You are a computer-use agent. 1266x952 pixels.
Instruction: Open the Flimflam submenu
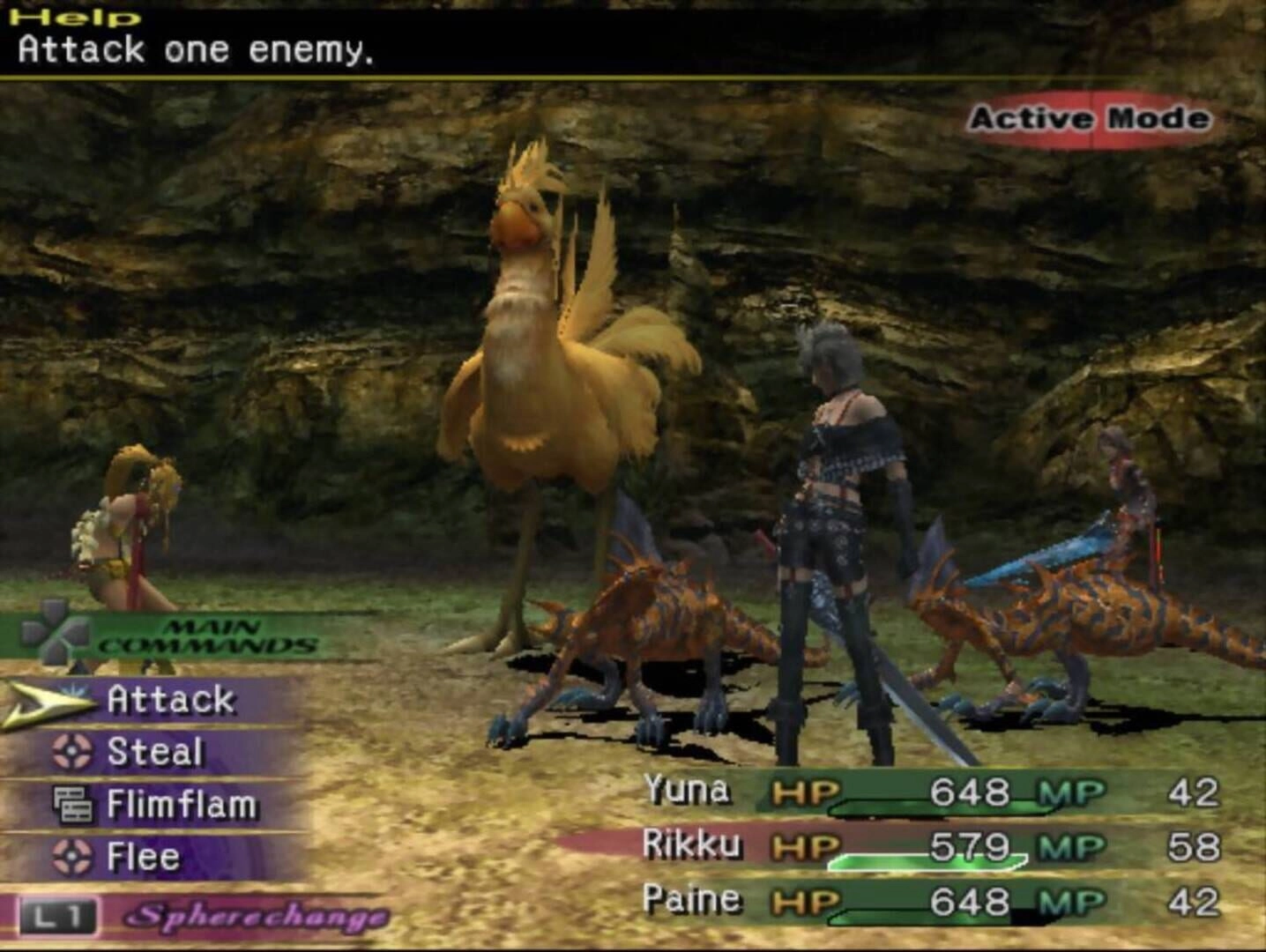click(x=181, y=805)
